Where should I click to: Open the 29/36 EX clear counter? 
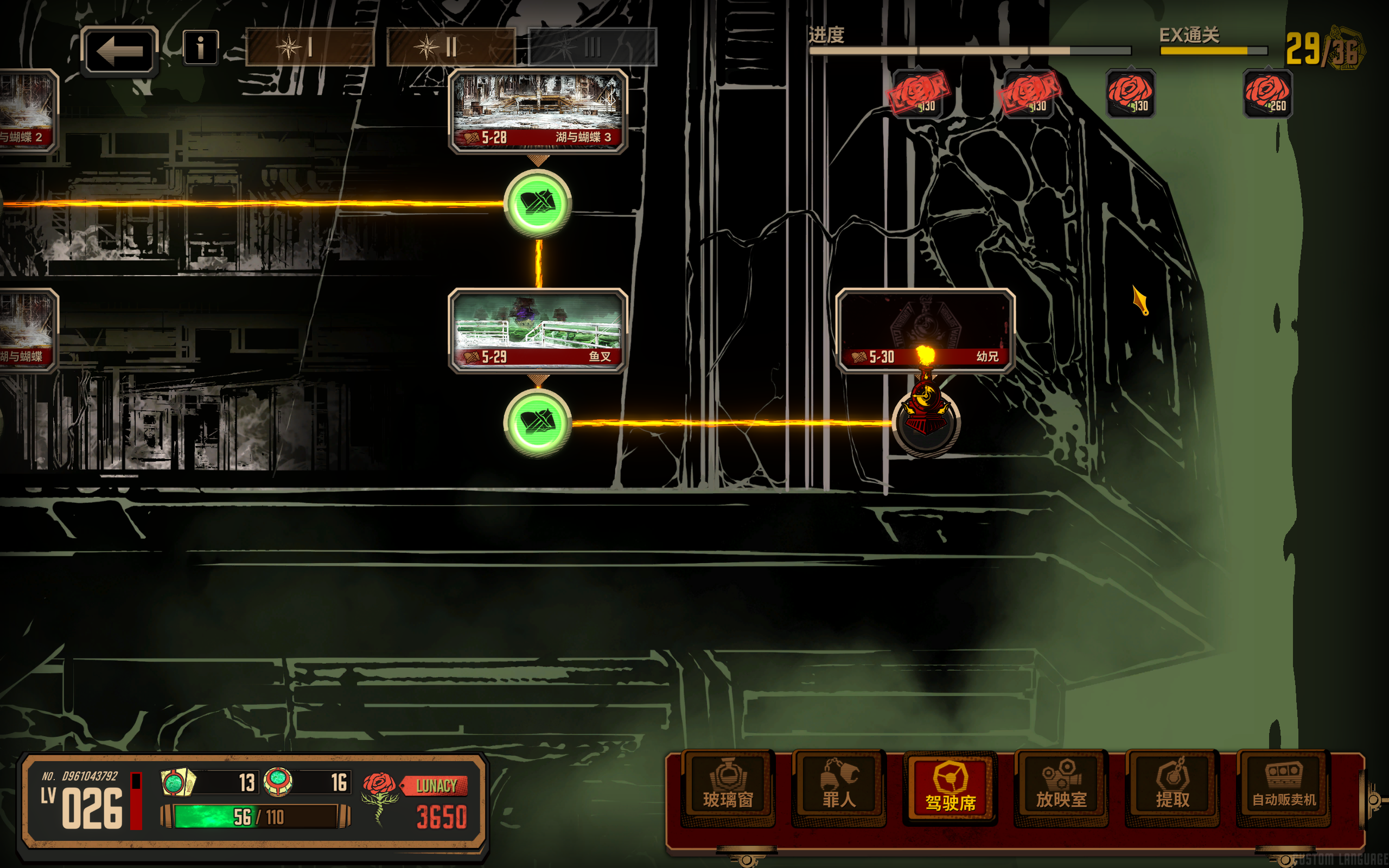[x=1323, y=50]
